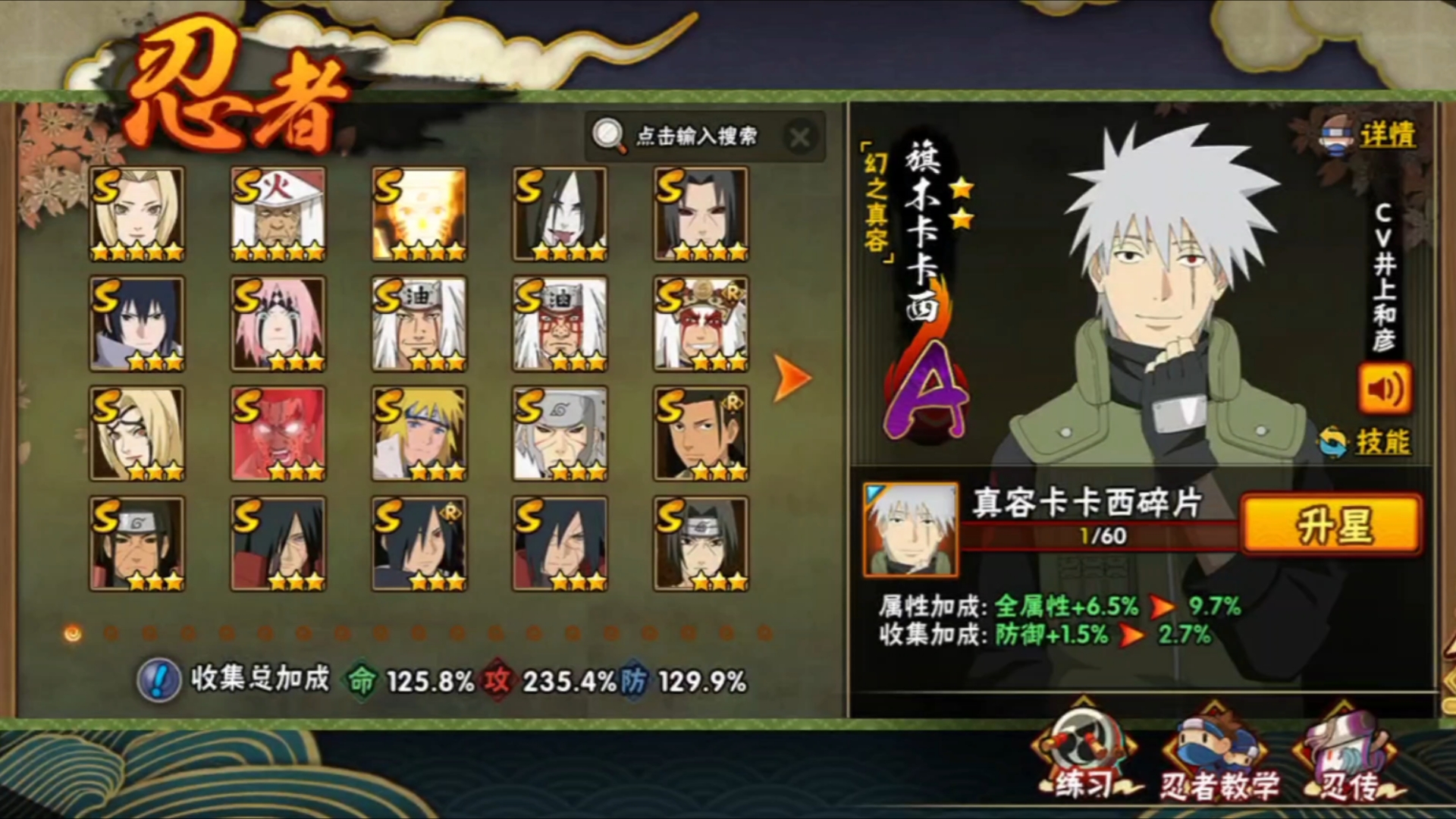Select the blonde Tsunade five-star portrait
Viewport: 1456px width, 819px height.
point(137,214)
